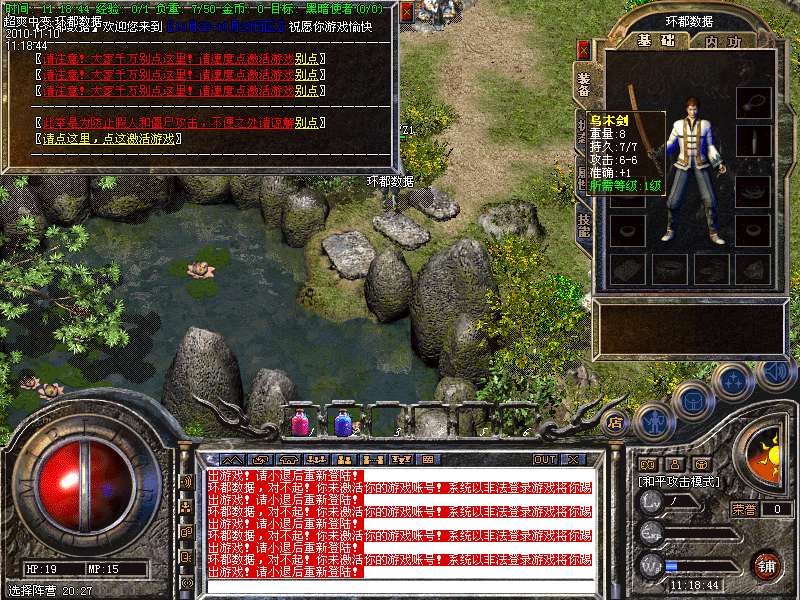Switch to the 内功 tab
The height and width of the screenshot is (600, 800).
(723, 41)
